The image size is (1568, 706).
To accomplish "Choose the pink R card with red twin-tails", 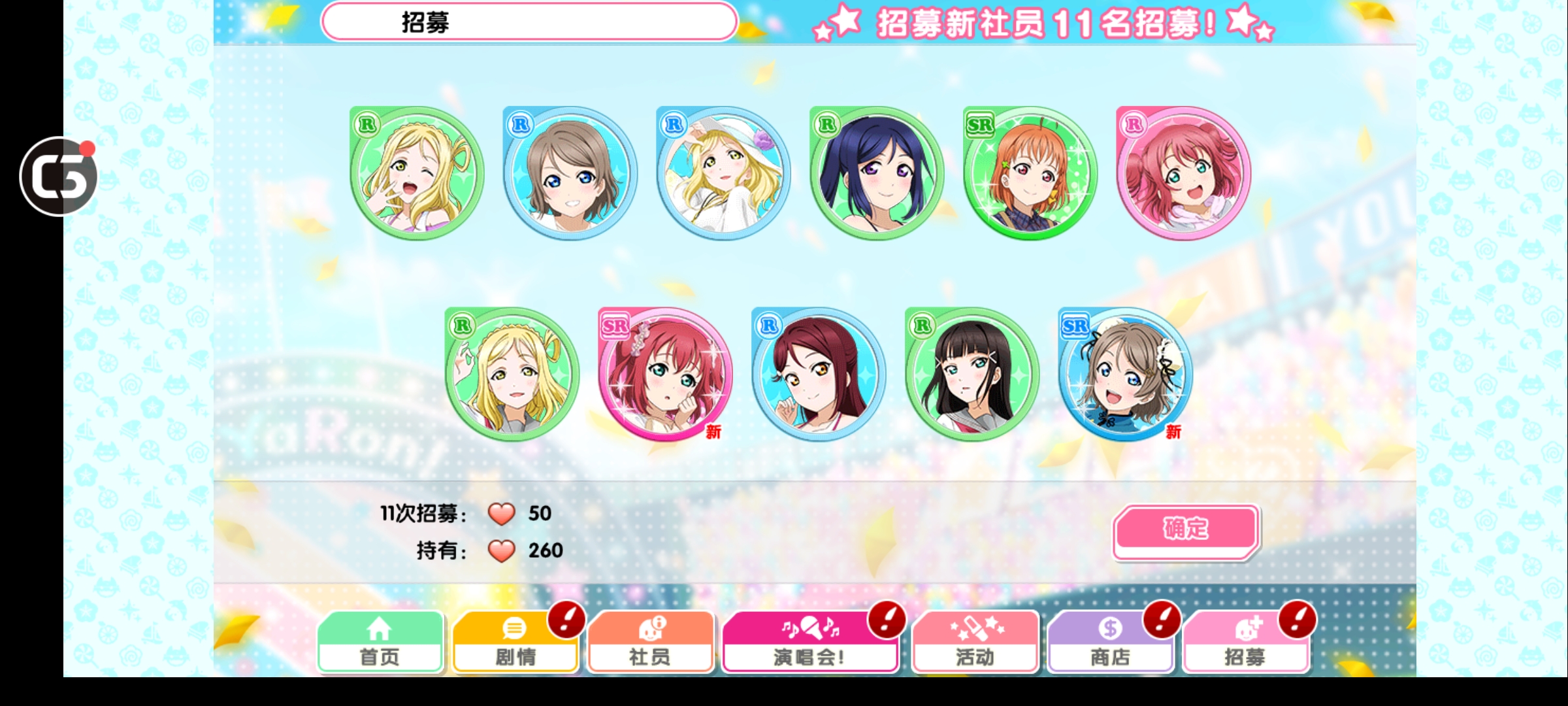I will tap(1183, 173).
